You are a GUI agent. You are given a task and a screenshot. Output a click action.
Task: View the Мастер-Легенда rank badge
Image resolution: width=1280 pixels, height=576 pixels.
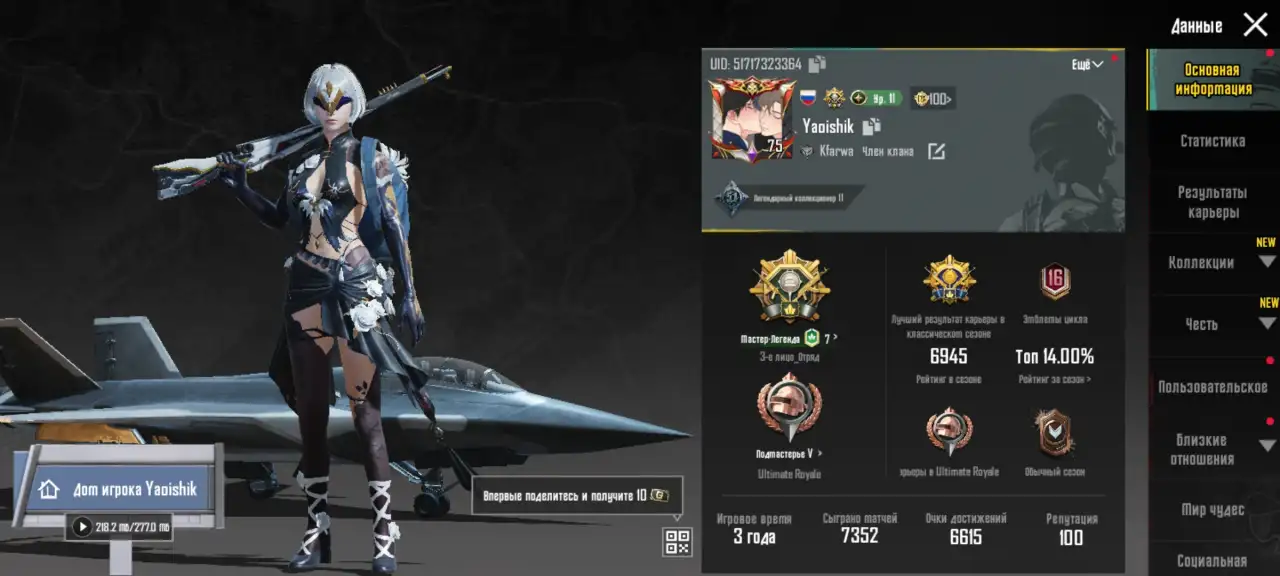[x=789, y=287]
